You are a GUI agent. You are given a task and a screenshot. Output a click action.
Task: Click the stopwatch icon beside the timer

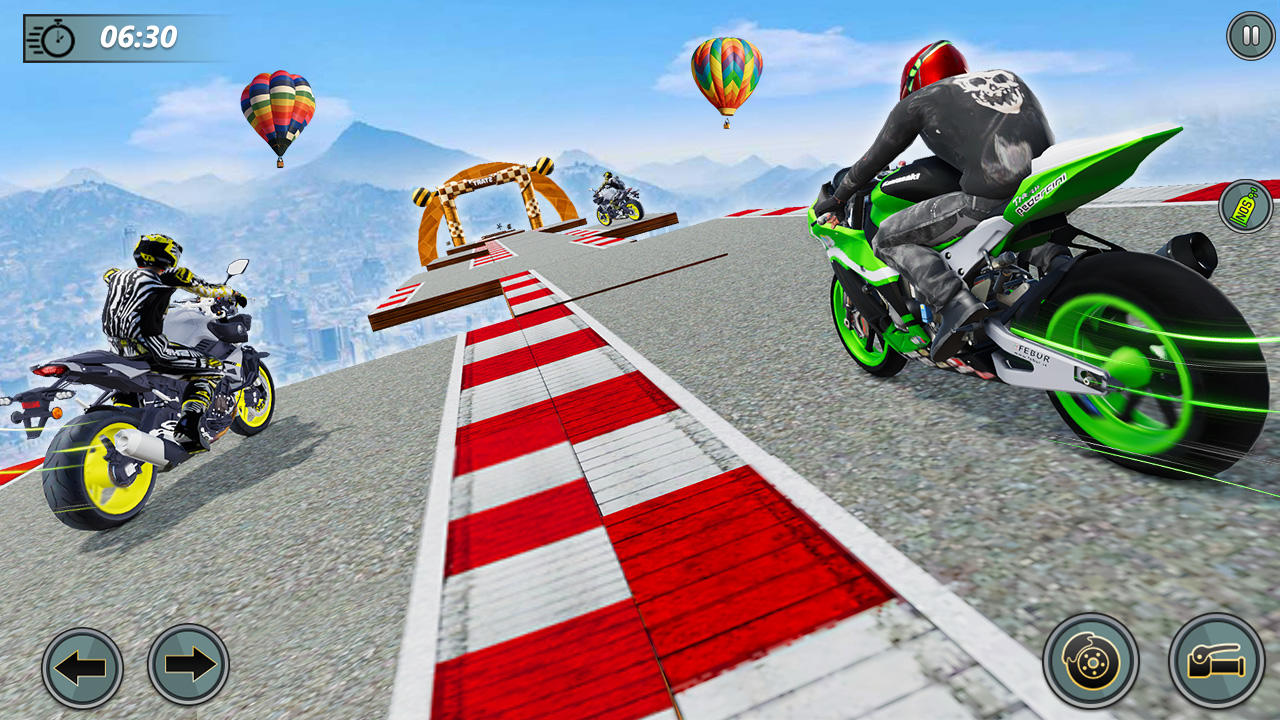(56, 40)
